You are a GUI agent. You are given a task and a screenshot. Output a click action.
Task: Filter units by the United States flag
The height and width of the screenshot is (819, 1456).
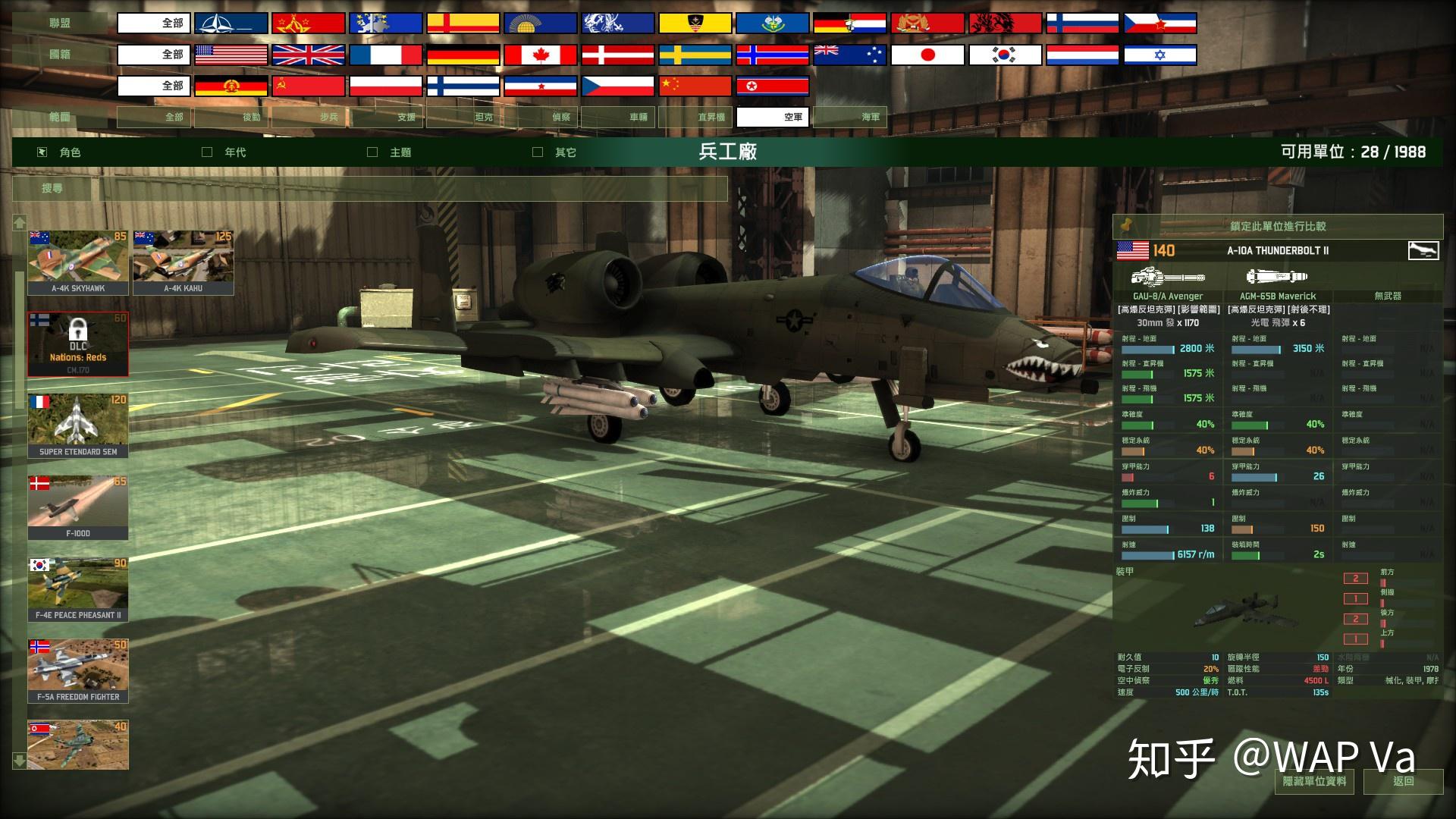(232, 54)
